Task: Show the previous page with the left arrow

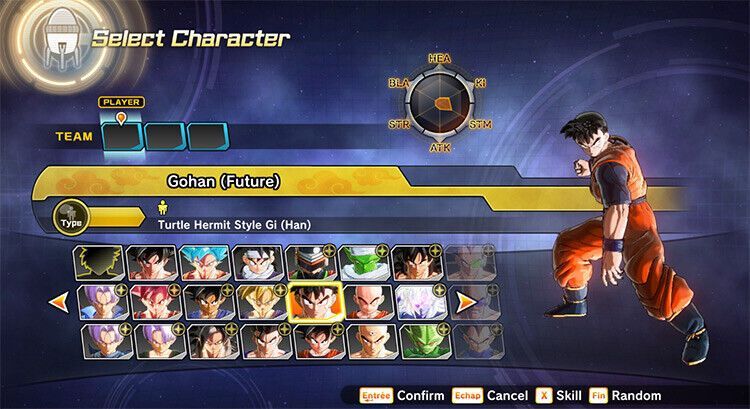Action: point(60,300)
